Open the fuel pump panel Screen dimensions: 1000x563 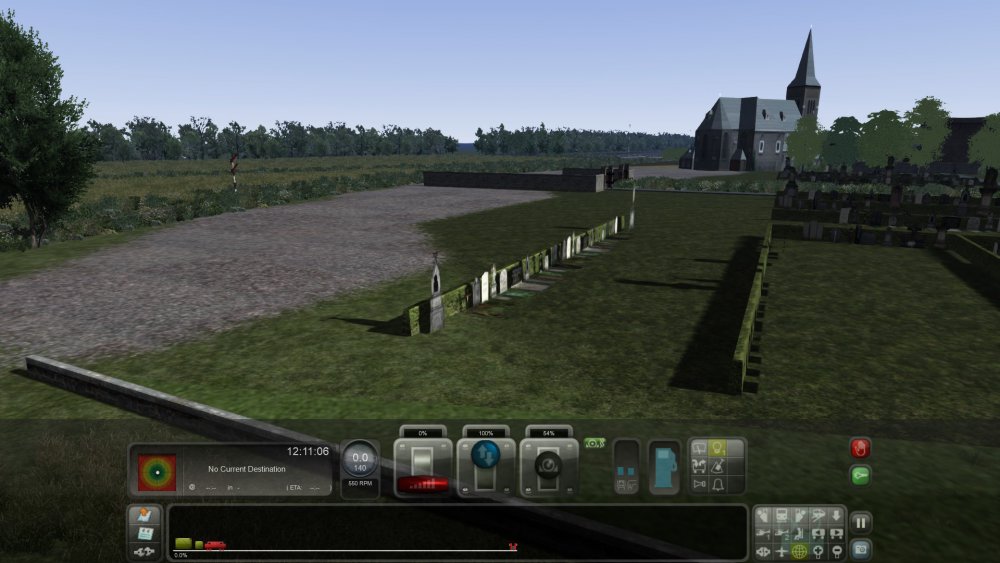pos(664,467)
